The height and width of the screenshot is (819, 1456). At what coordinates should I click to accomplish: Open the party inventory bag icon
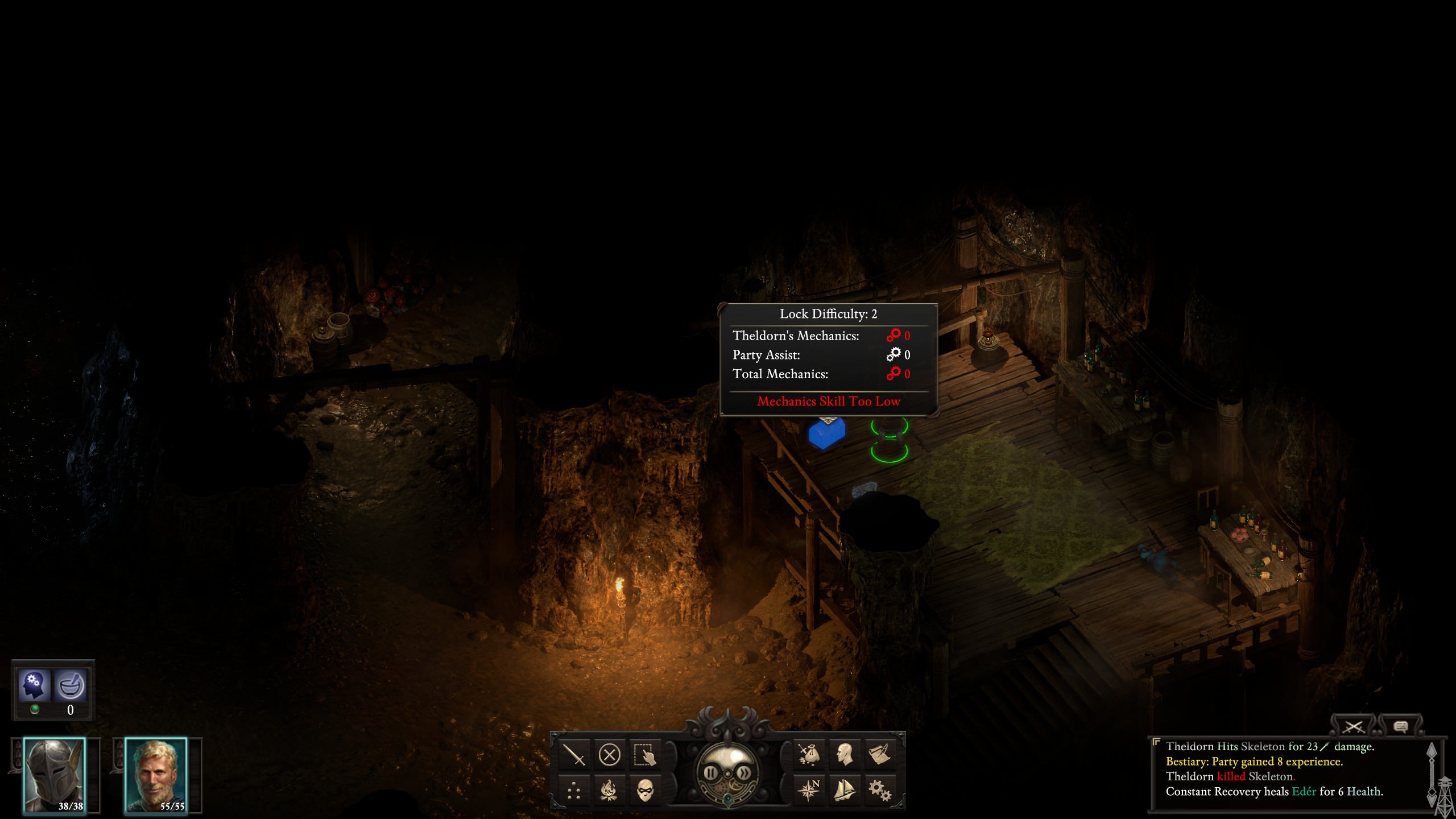coord(809,755)
